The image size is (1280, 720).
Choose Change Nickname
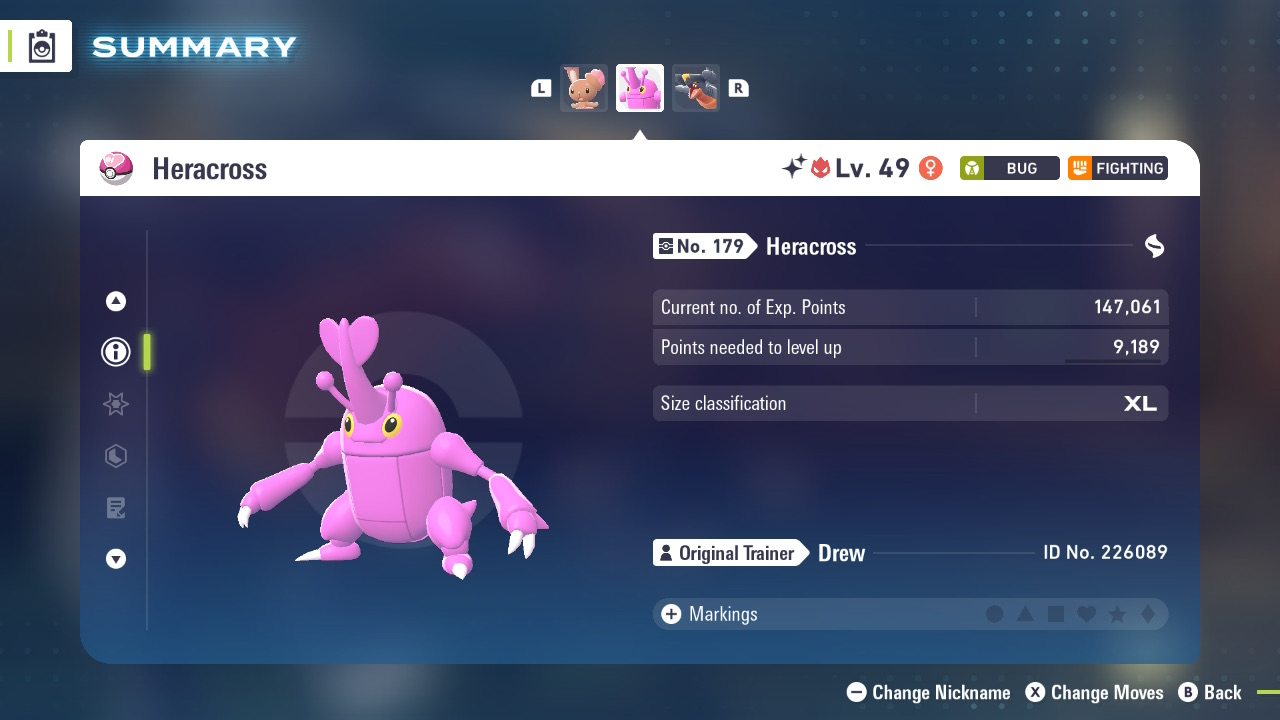[x=929, y=692]
